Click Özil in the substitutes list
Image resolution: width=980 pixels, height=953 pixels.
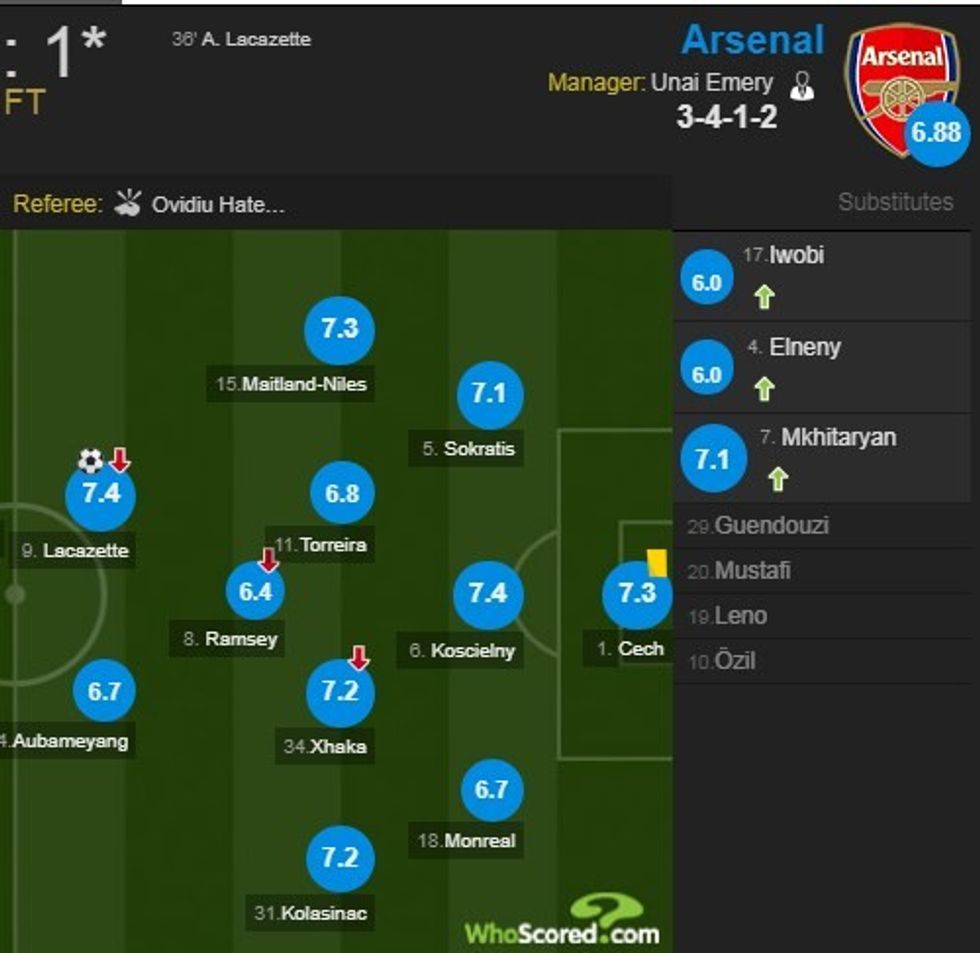735,661
